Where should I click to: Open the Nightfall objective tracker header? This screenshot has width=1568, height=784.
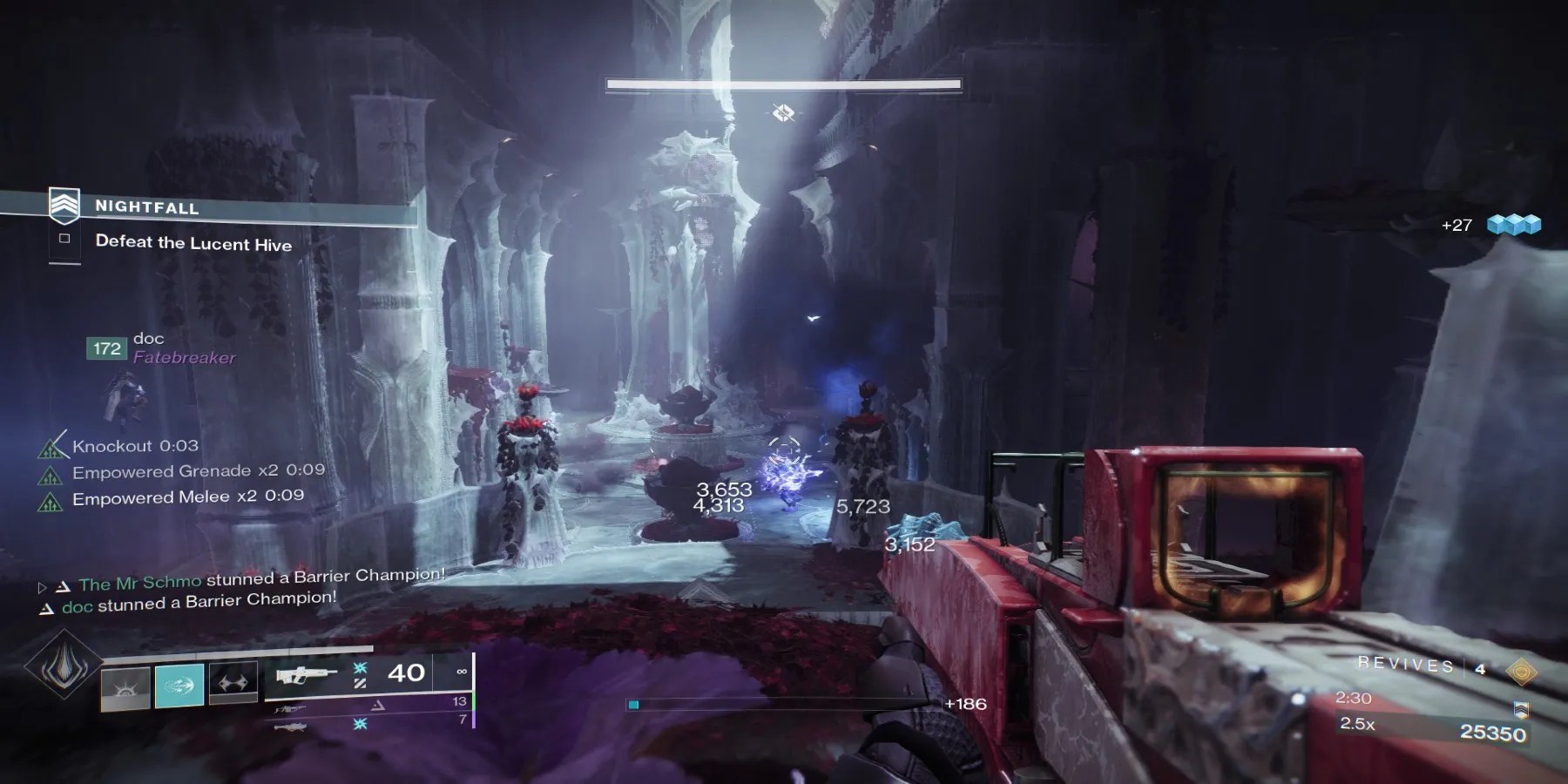[146, 207]
